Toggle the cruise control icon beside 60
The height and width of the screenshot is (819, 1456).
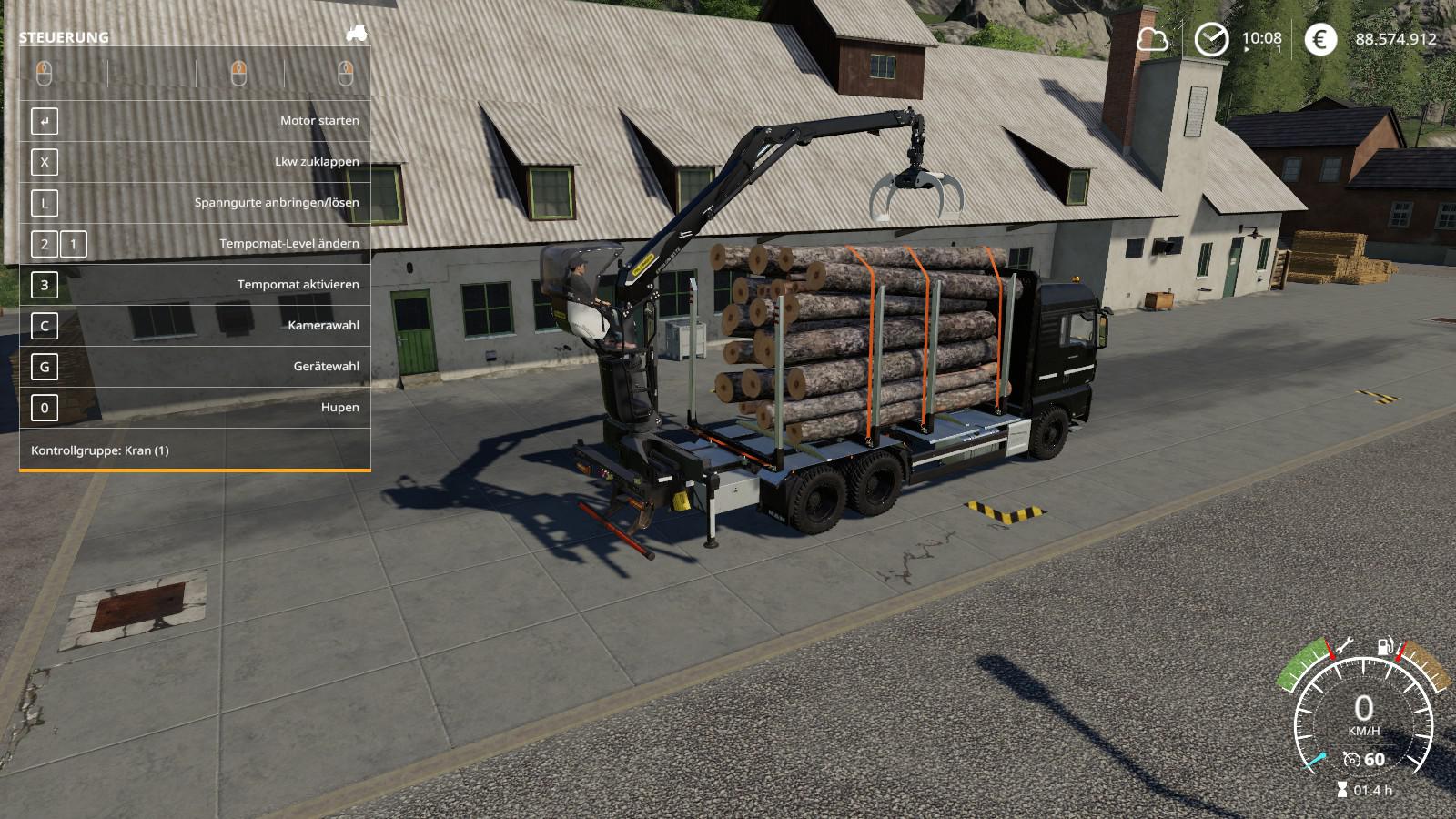point(1351,759)
